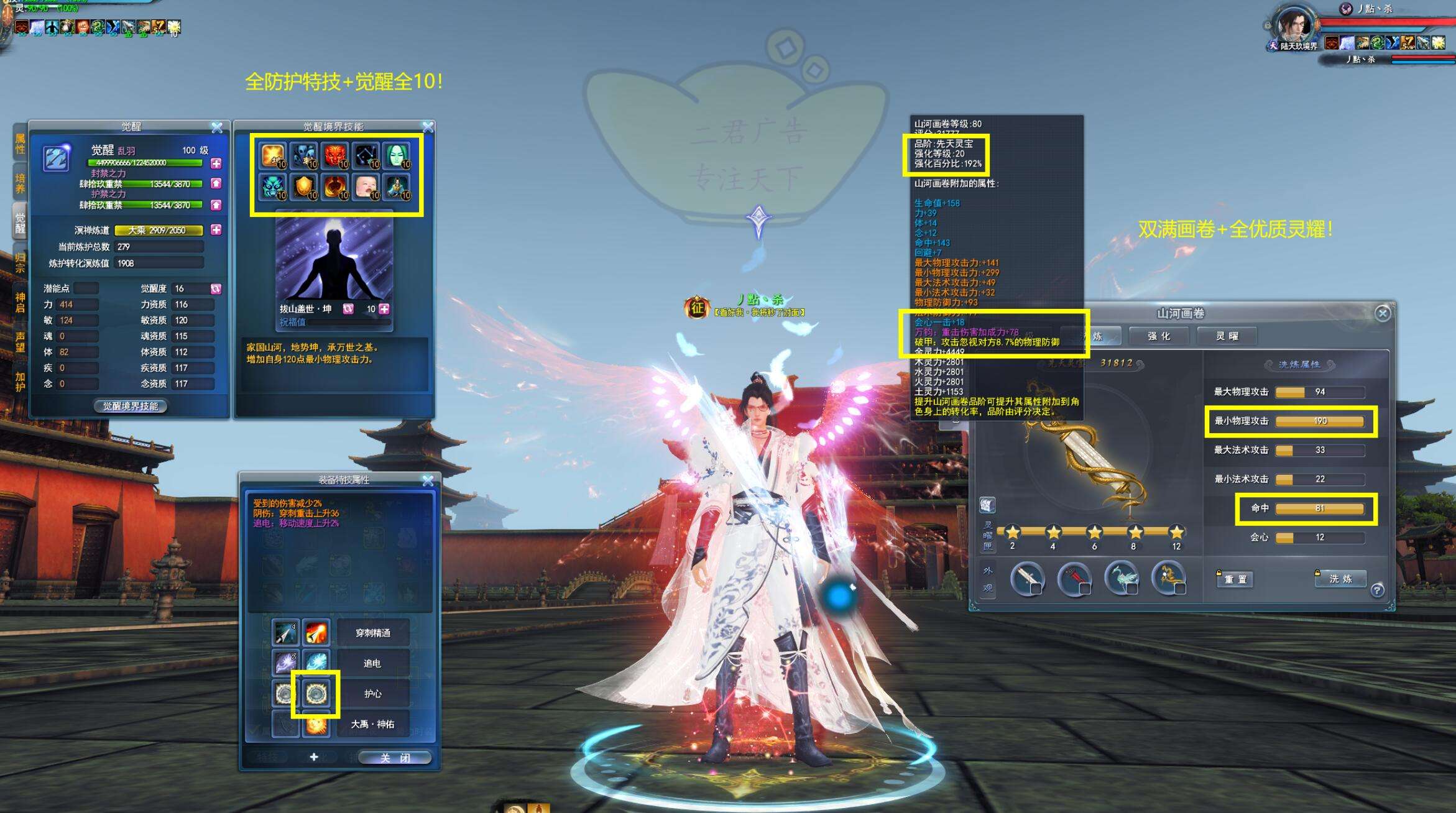The width and height of the screenshot is (1456, 813).
Task: Select the 护心 special skill row
Action: coord(373,694)
